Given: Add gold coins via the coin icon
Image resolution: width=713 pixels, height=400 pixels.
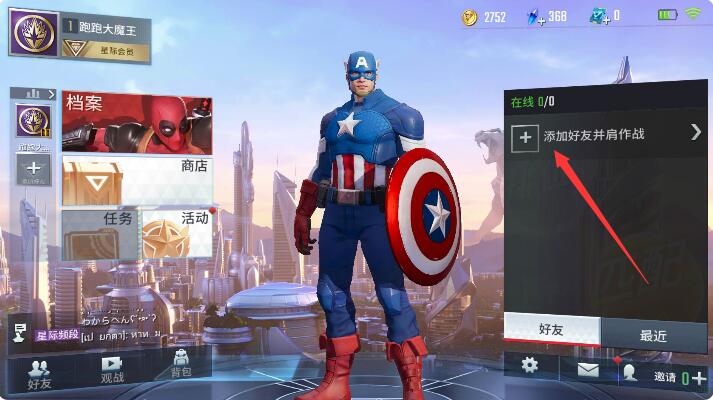Looking at the screenshot, I should 470,16.
